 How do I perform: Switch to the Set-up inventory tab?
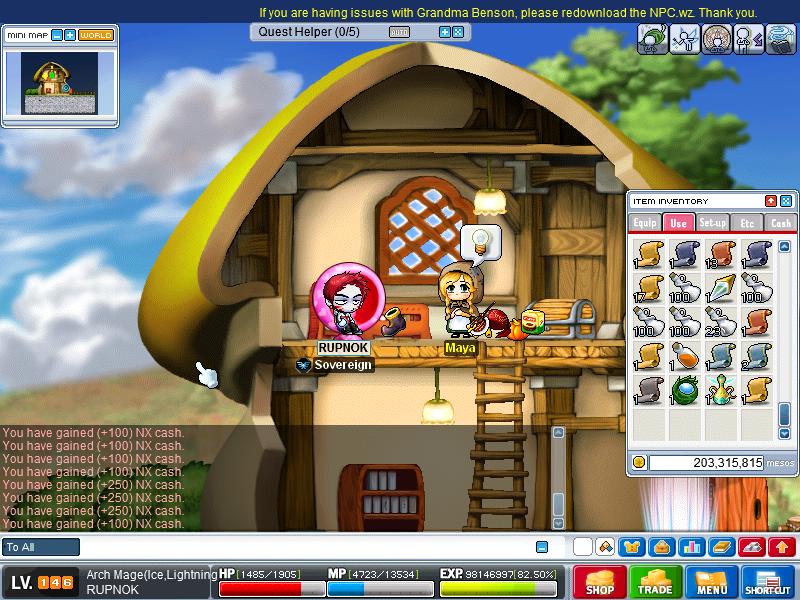click(x=713, y=223)
